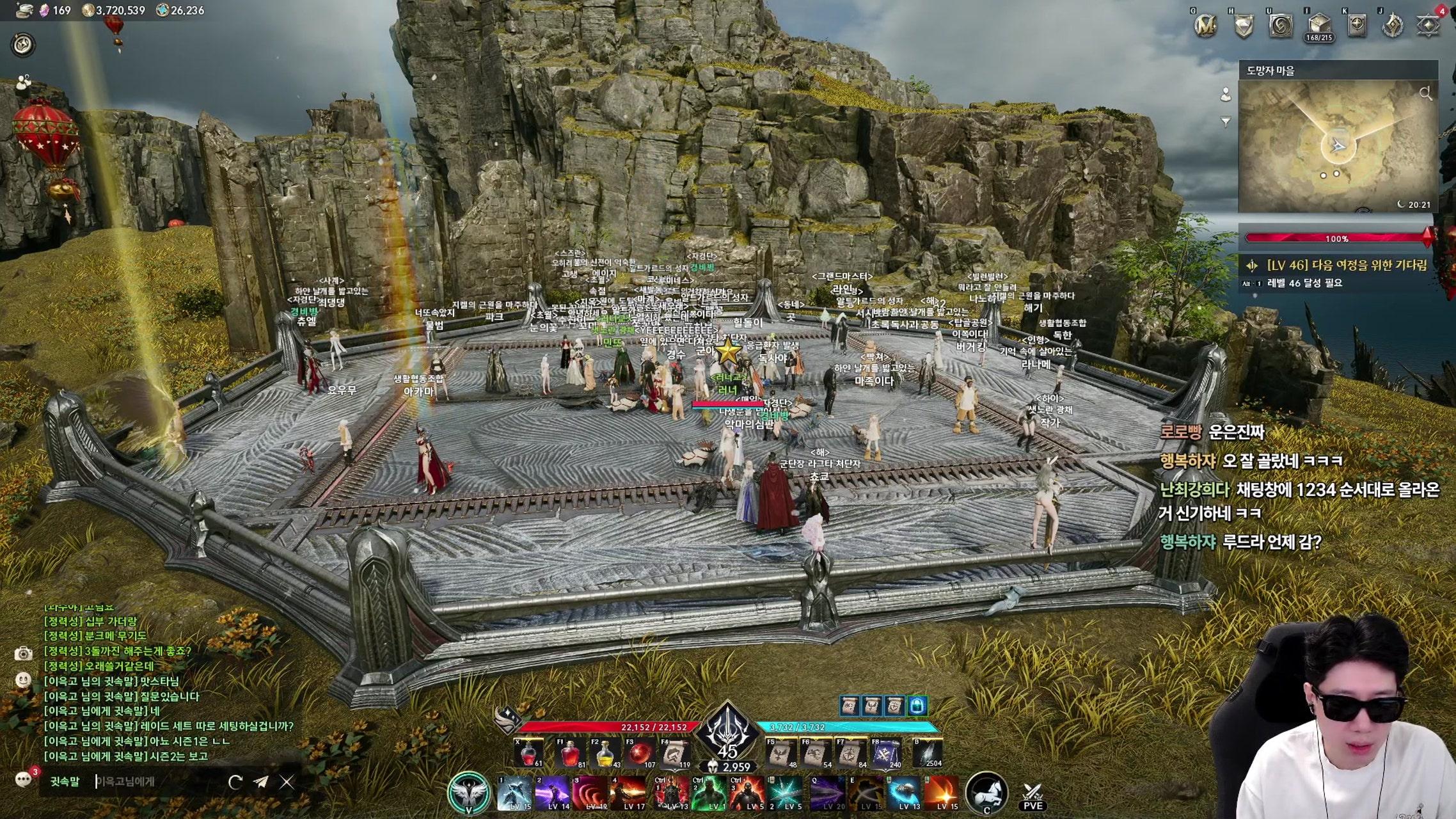This screenshot has width=1456, height=819.
Task: Use the blue banner item in F8
Action: pyautogui.click(x=886, y=754)
